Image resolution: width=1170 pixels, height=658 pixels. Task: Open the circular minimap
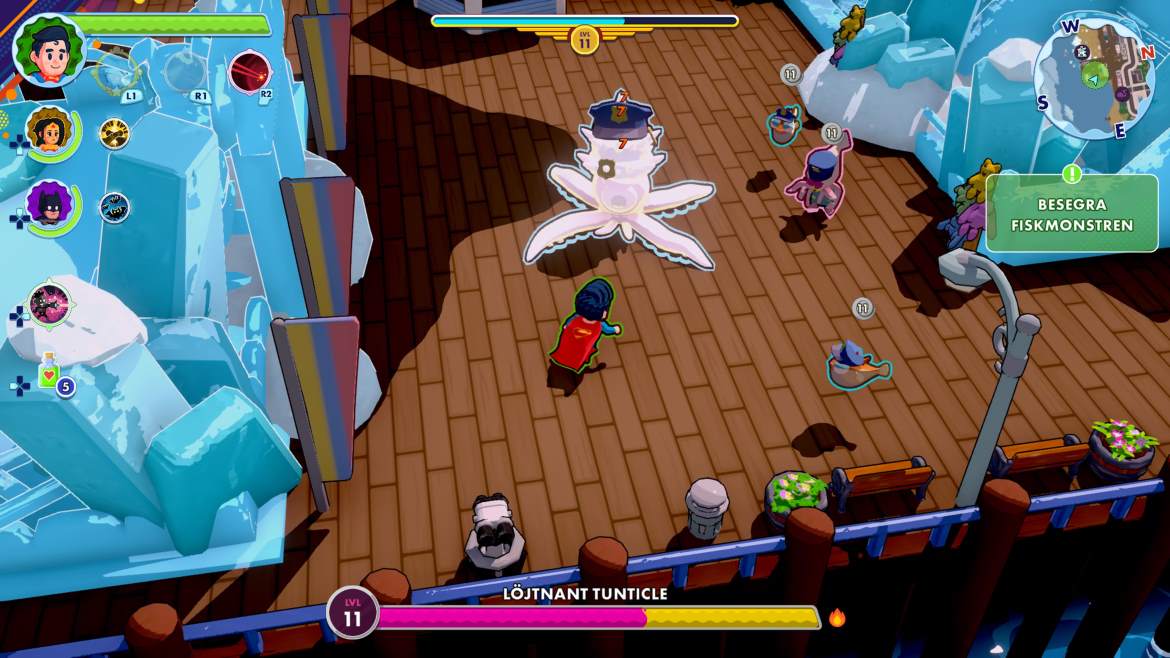(1095, 78)
